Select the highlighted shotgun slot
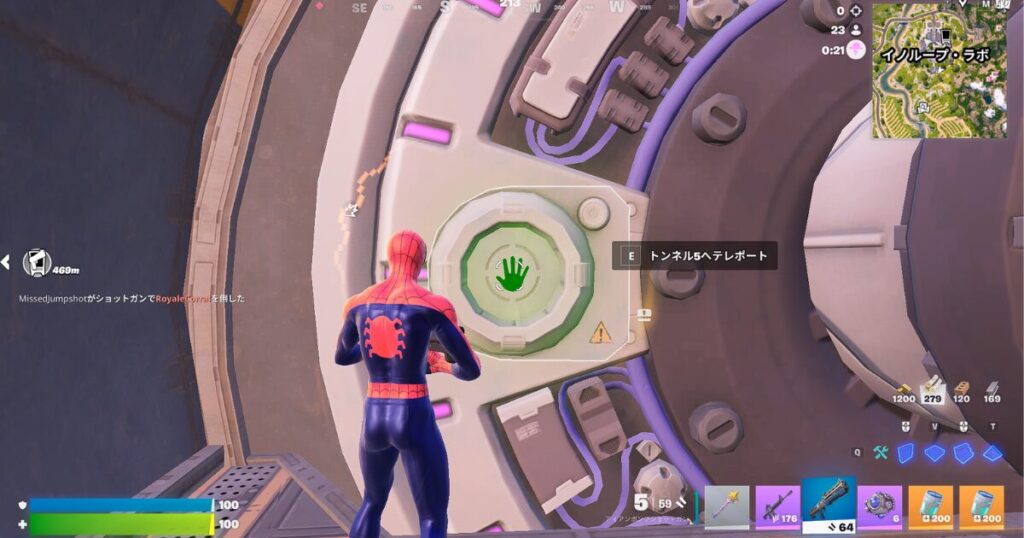Image resolution: width=1024 pixels, height=538 pixels. click(x=829, y=505)
